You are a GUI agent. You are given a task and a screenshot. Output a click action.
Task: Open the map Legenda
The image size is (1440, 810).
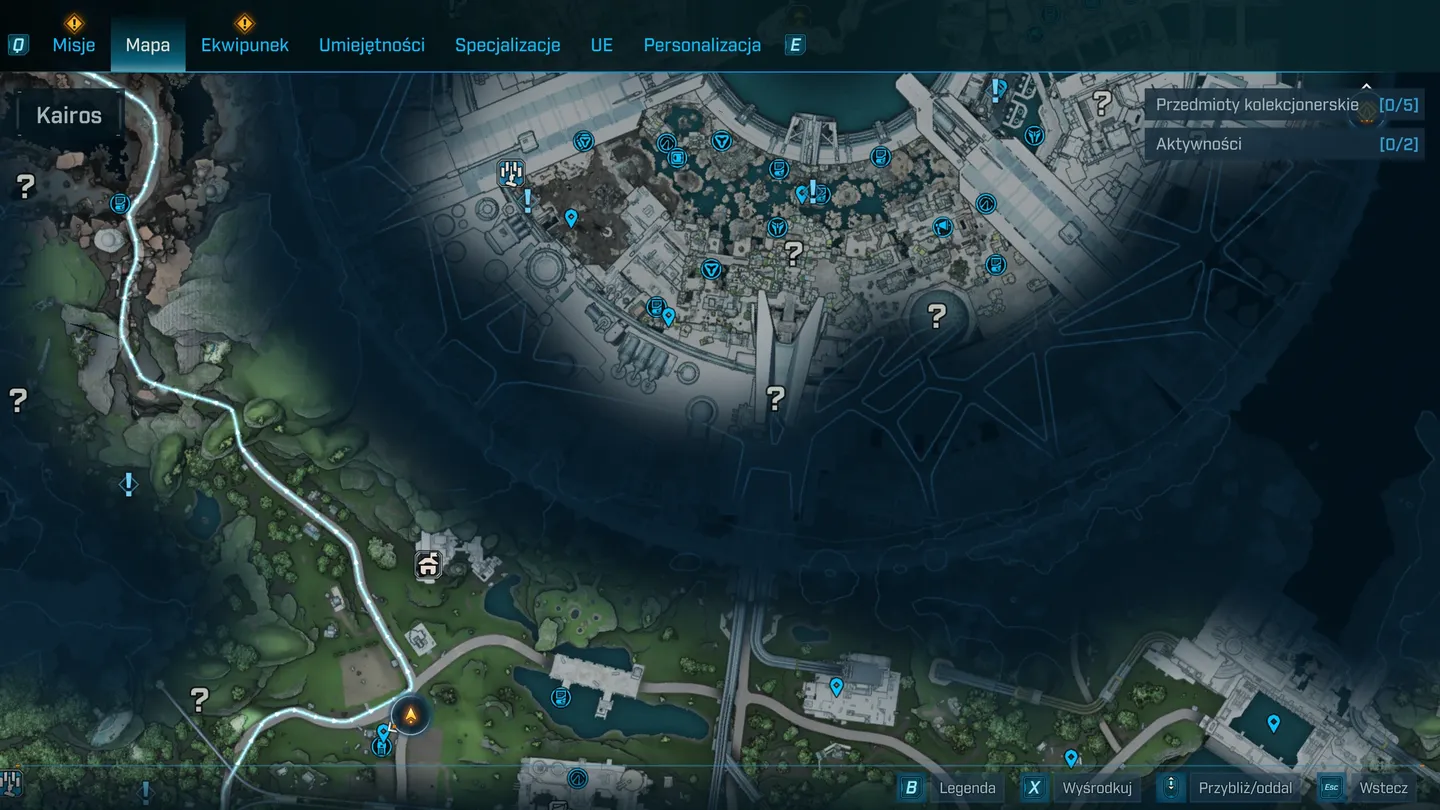tap(951, 788)
